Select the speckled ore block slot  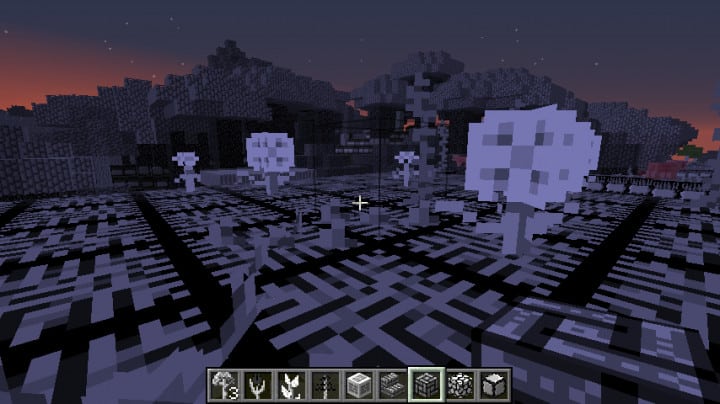[x=458, y=384]
